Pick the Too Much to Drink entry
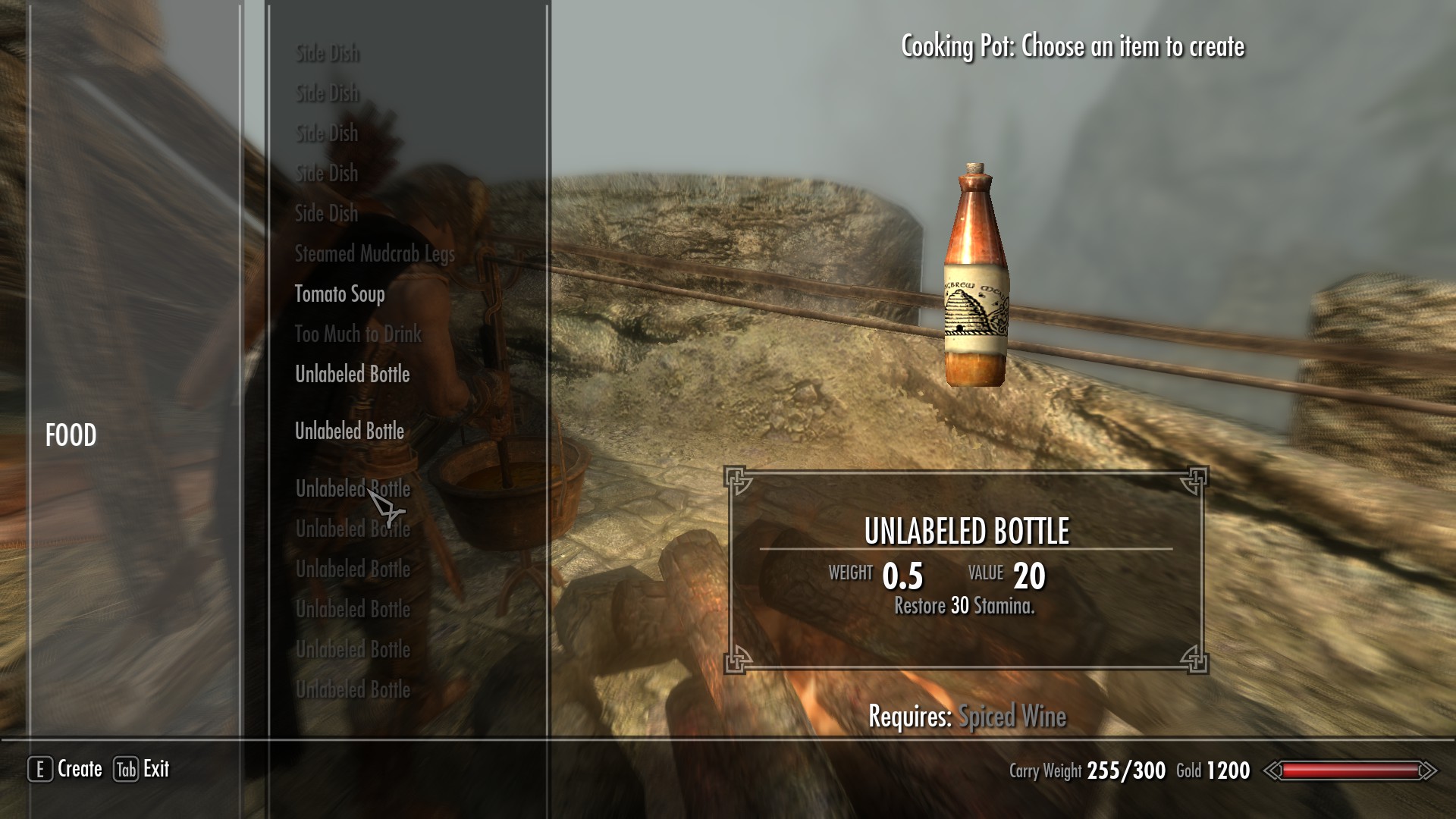This screenshot has width=1456, height=819. tap(357, 334)
